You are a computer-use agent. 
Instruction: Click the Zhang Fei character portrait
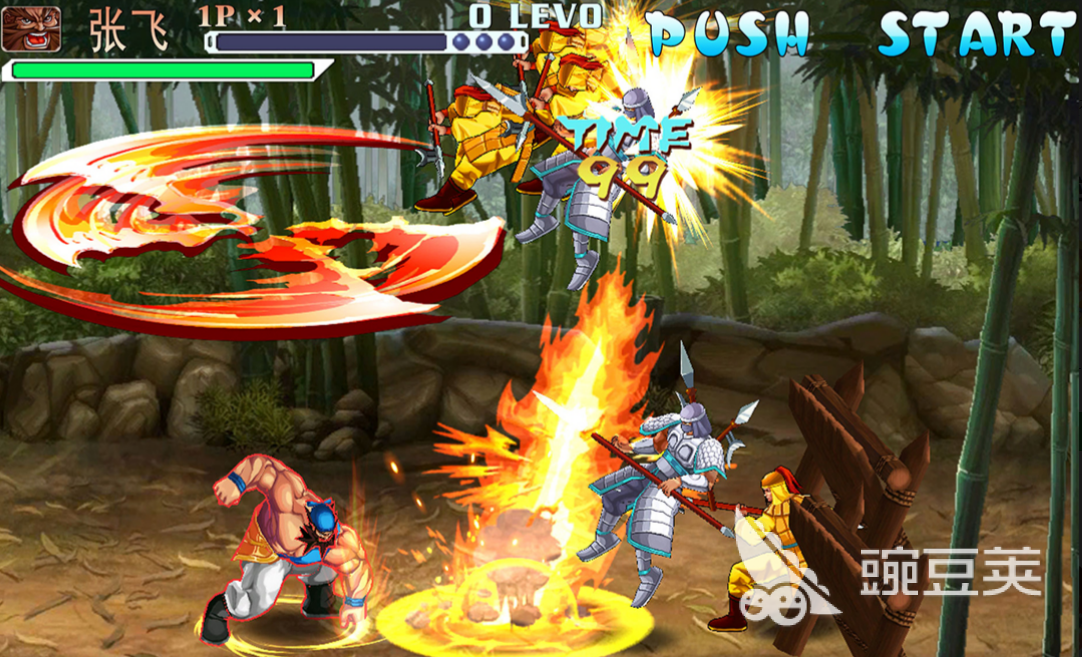[x=32, y=28]
